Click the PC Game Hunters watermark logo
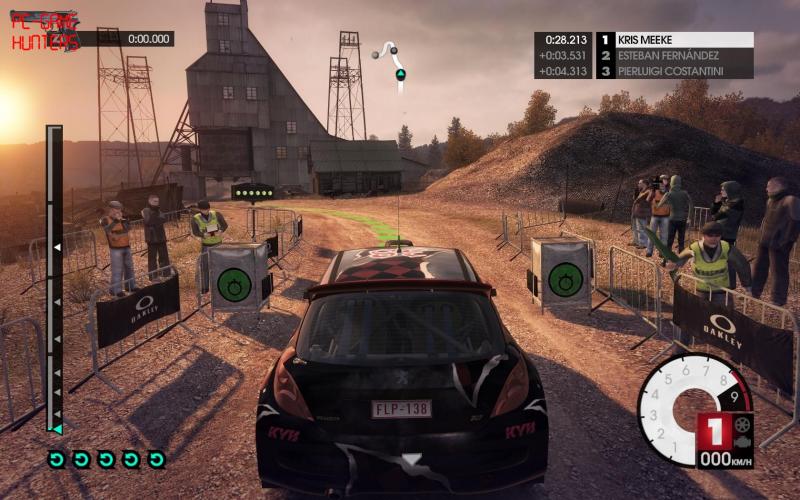The height and width of the screenshot is (500, 800). 45,31
